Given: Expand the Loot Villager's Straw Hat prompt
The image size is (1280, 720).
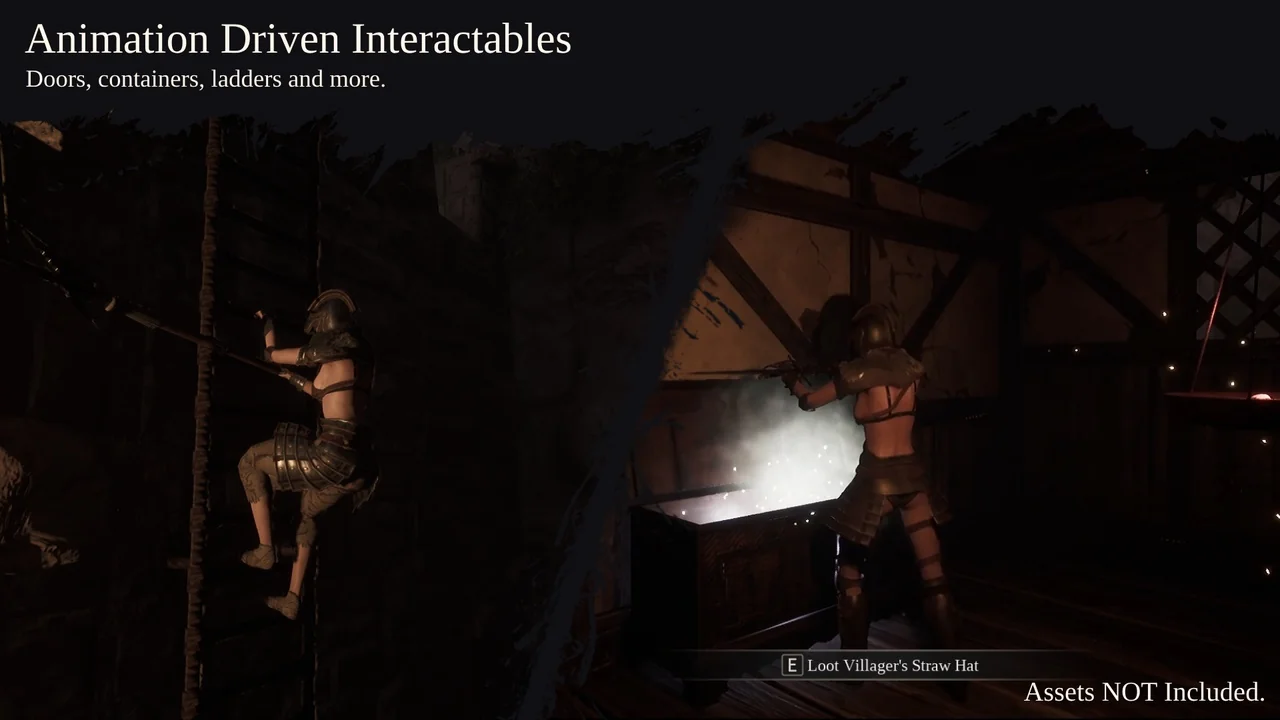Looking at the screenshot, I should 893,666.
